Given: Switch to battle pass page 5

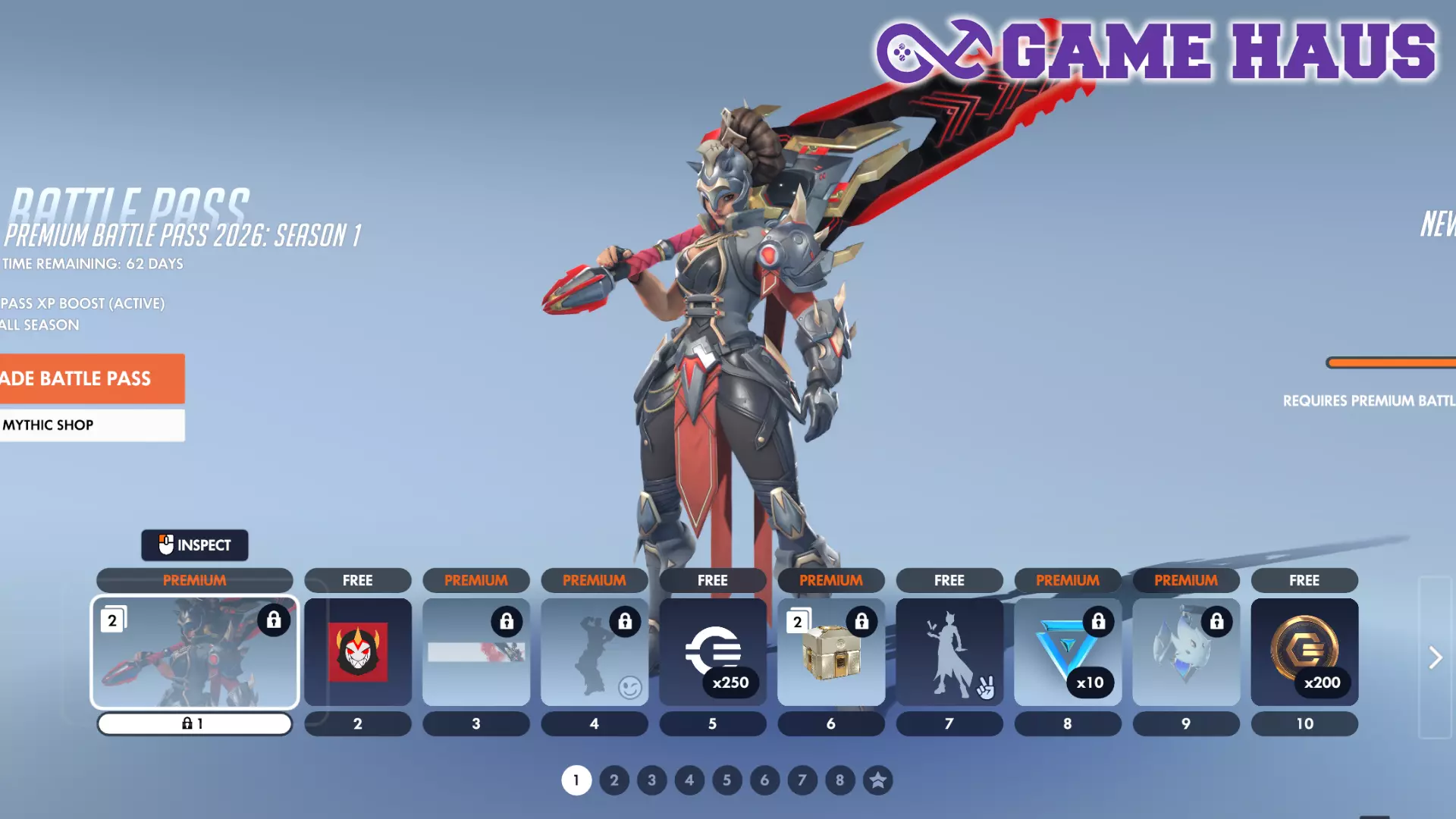Looking at the screenshot, I should tap(726, 780).
